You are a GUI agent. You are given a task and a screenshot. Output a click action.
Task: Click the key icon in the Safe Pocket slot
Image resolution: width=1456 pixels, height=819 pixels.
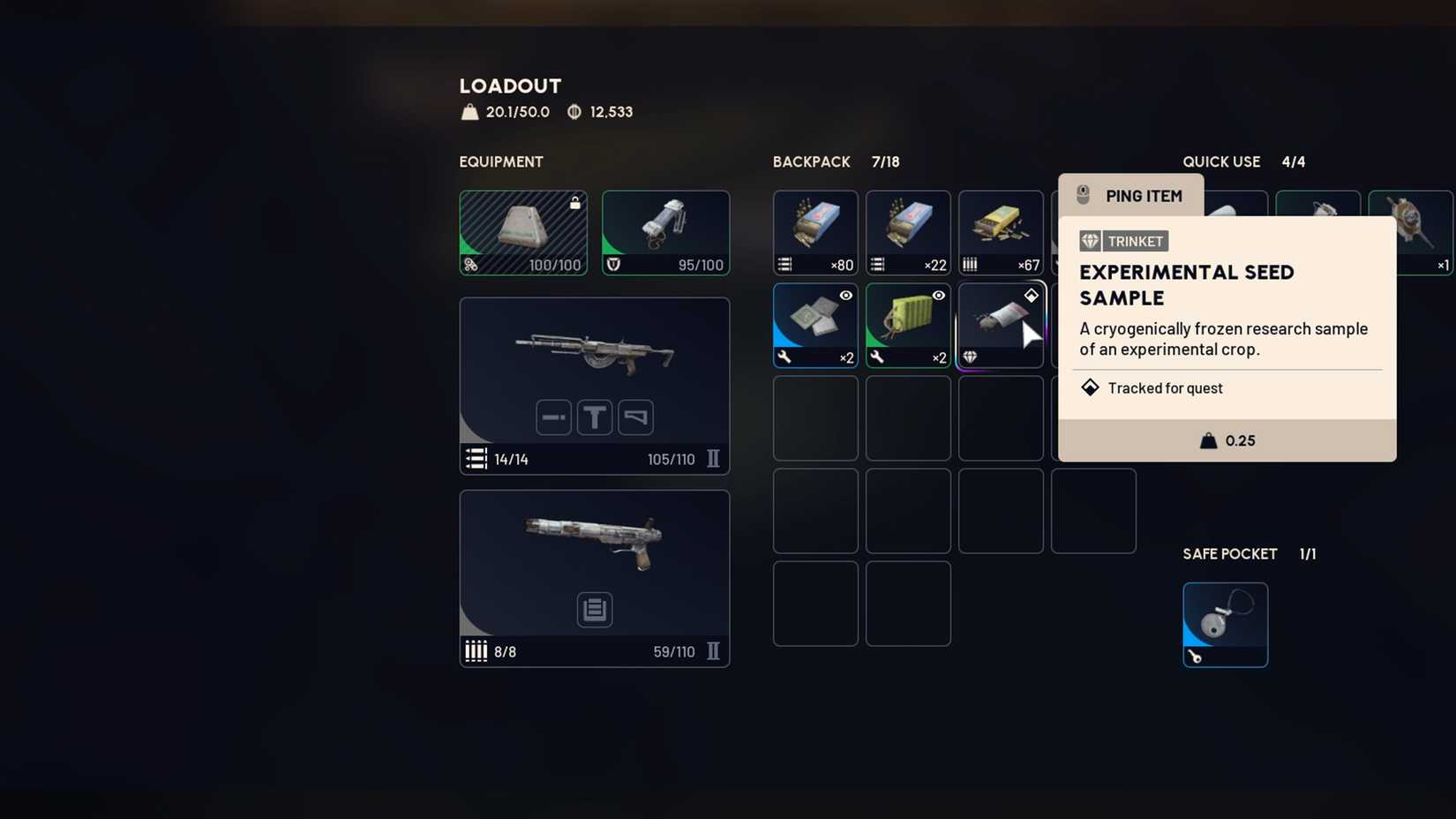click(x=1193, y=657)
